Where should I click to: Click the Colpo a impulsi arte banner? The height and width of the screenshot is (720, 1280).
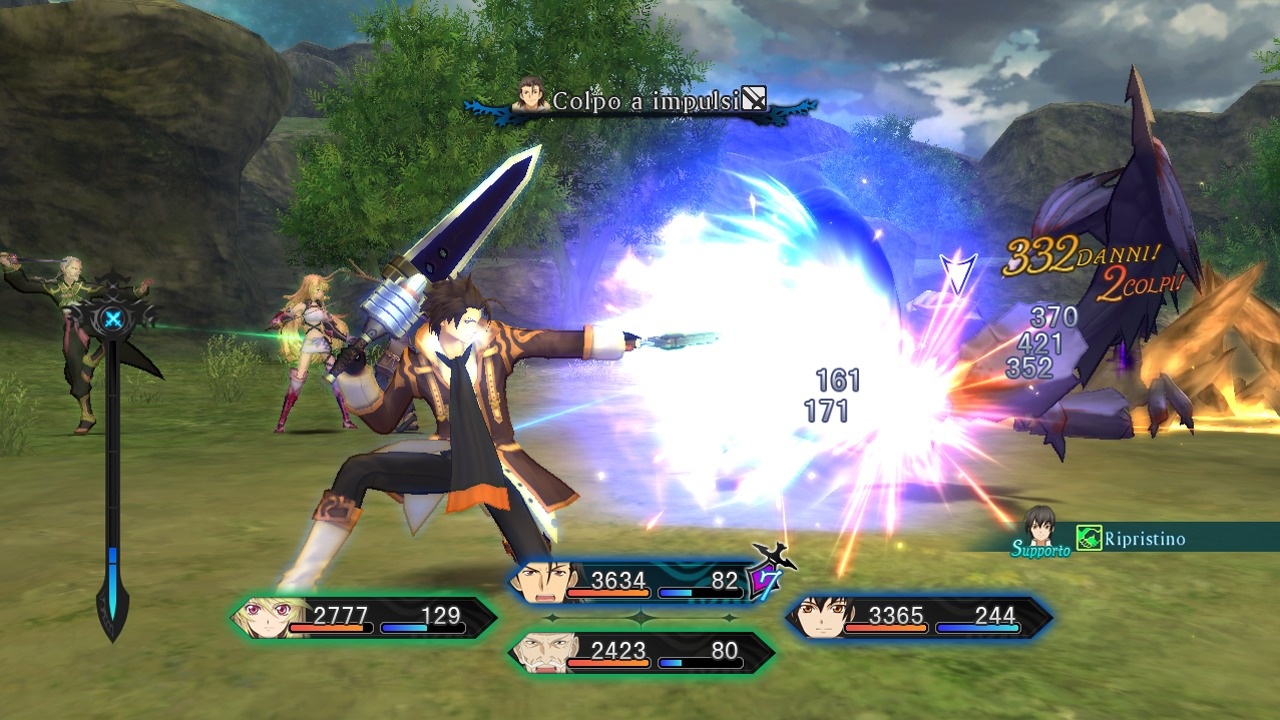click(640, 101)
